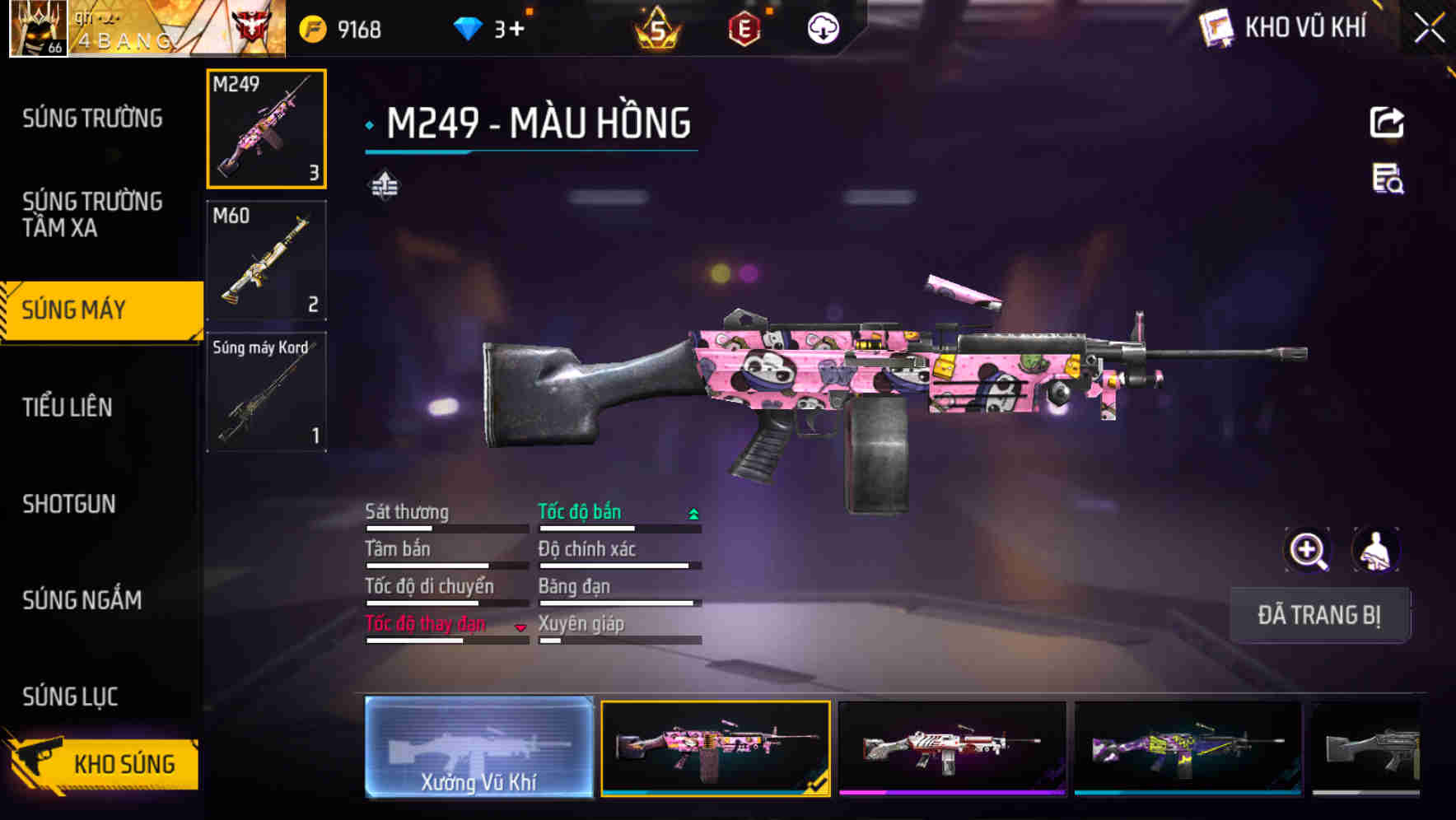Click the cloud download icon in the top bar
The width and height of the screenshot is (1456, 820).
point(823,27)
